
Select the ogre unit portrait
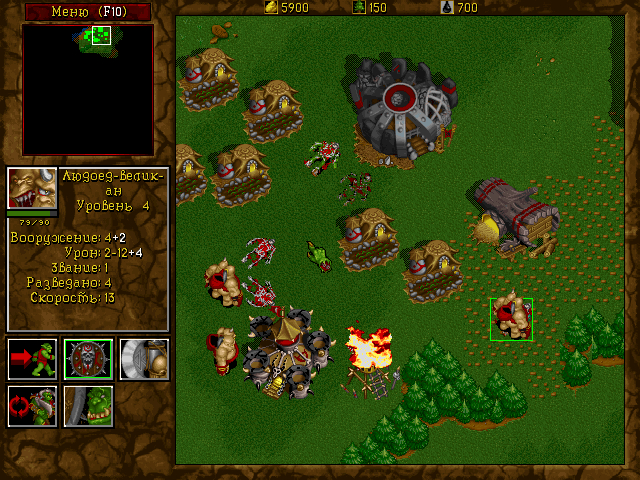click(31, 188)
